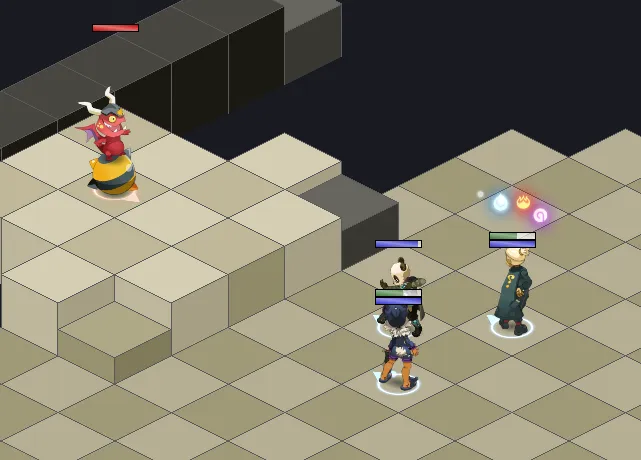Activate the purple spiral element orb

[x=540, y=214]
